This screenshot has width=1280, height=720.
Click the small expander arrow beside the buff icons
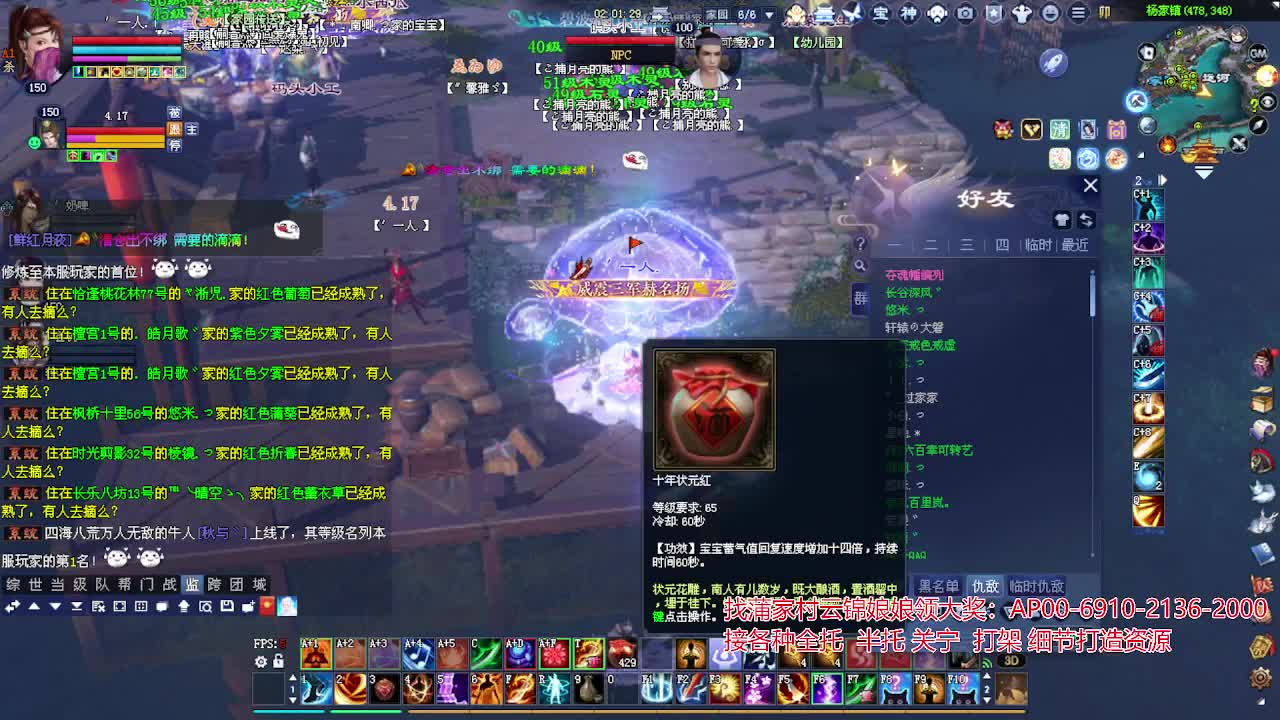pos(1142,155)
